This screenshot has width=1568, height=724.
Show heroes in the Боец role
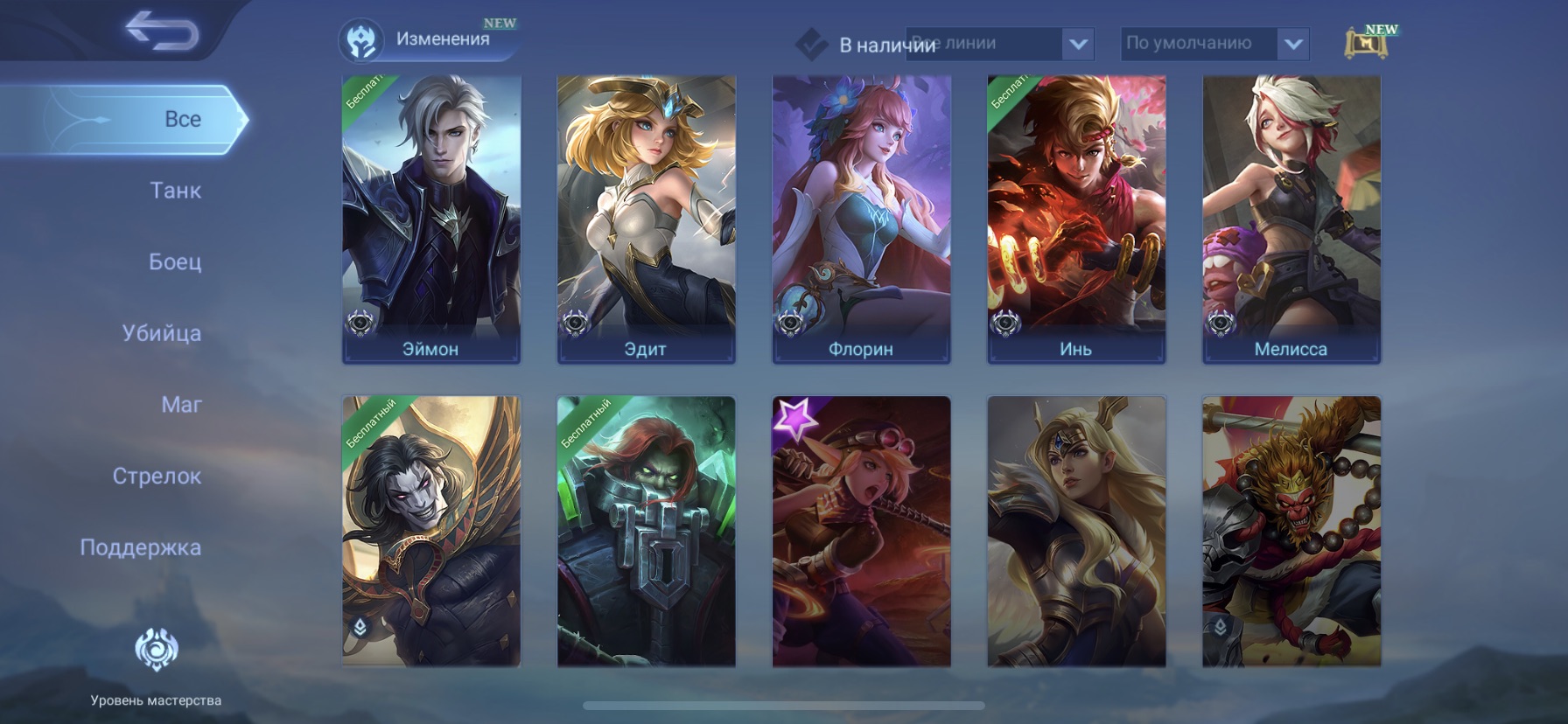pyautogui.click(x=175, y=261)
